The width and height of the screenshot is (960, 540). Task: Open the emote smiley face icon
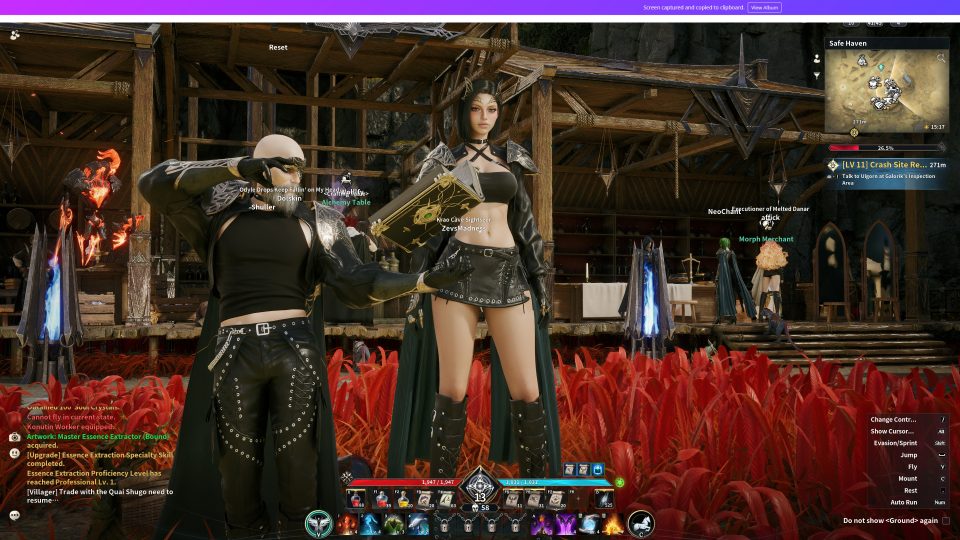pos(15,453)
